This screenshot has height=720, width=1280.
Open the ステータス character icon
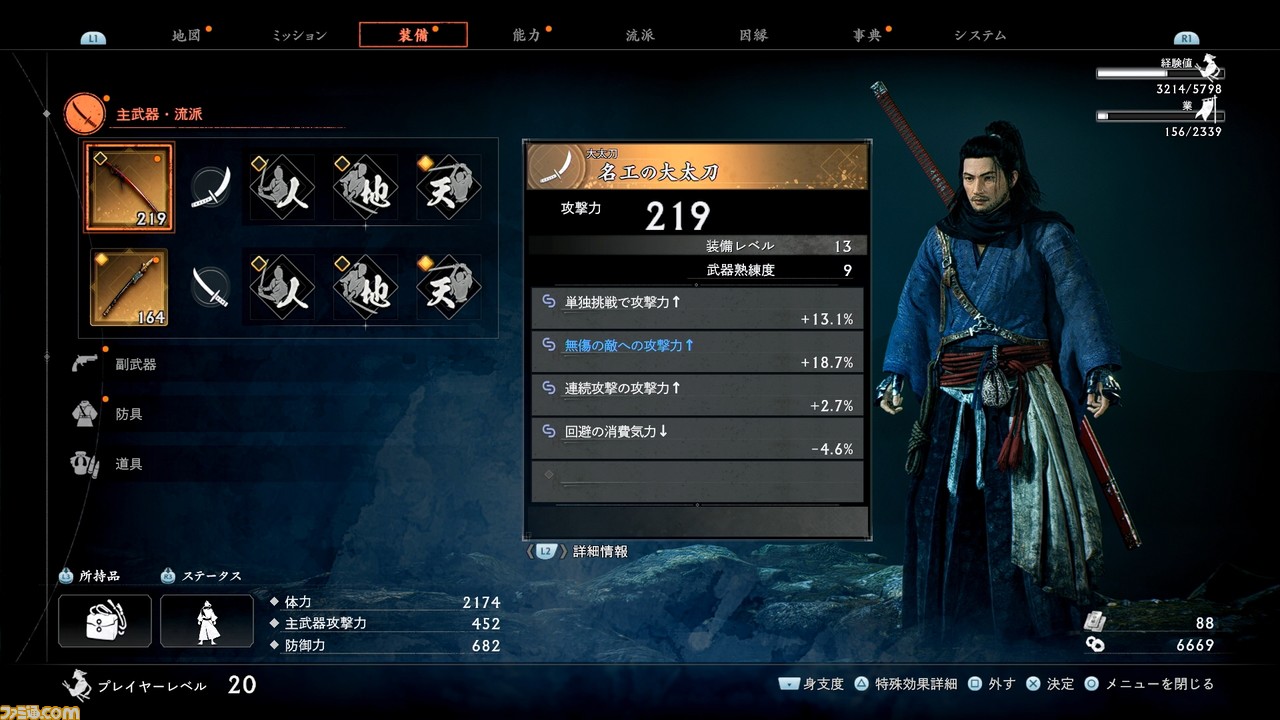[x=207, y=620]
